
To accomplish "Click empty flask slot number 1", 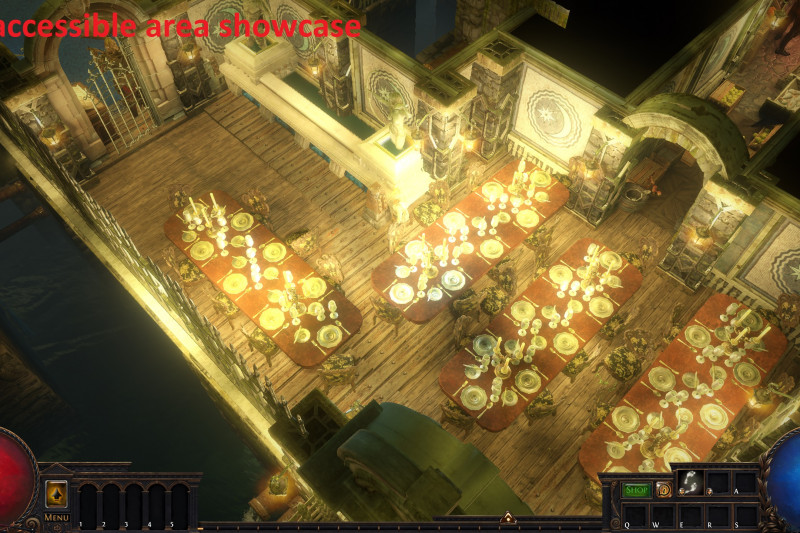I will 87,503.
